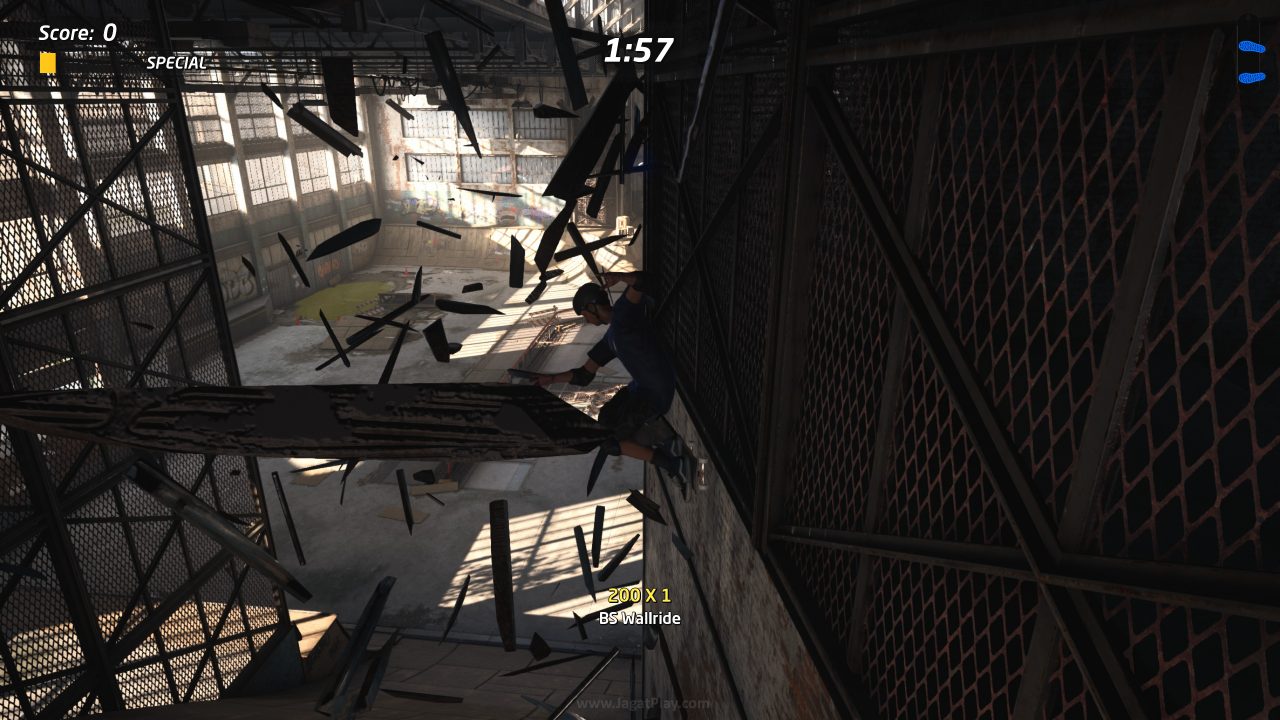Select the SPECIAL label text
The image size is (1280, 720).
click(x=176, y=62)
